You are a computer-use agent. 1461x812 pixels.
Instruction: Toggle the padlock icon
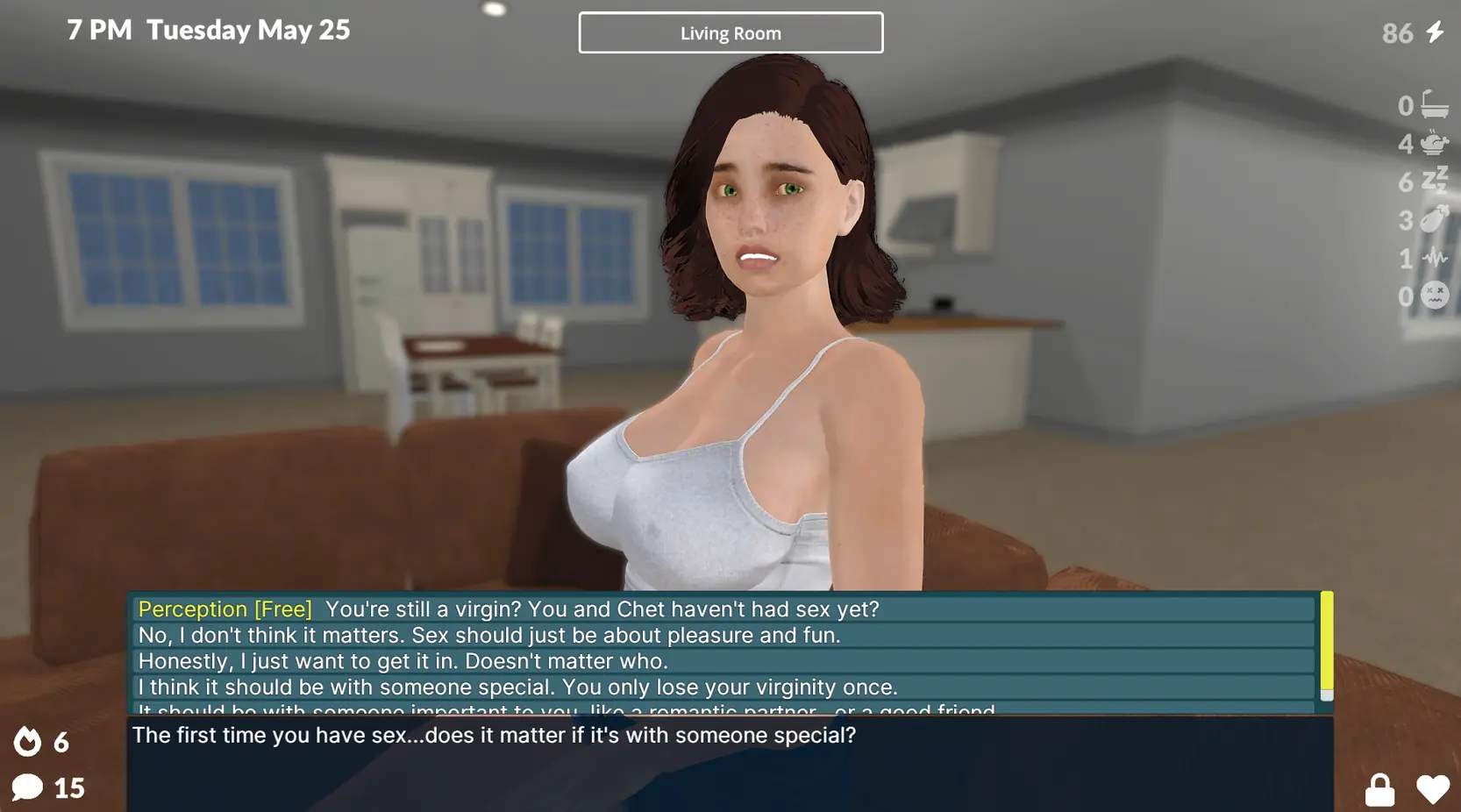pos(1379,790)
